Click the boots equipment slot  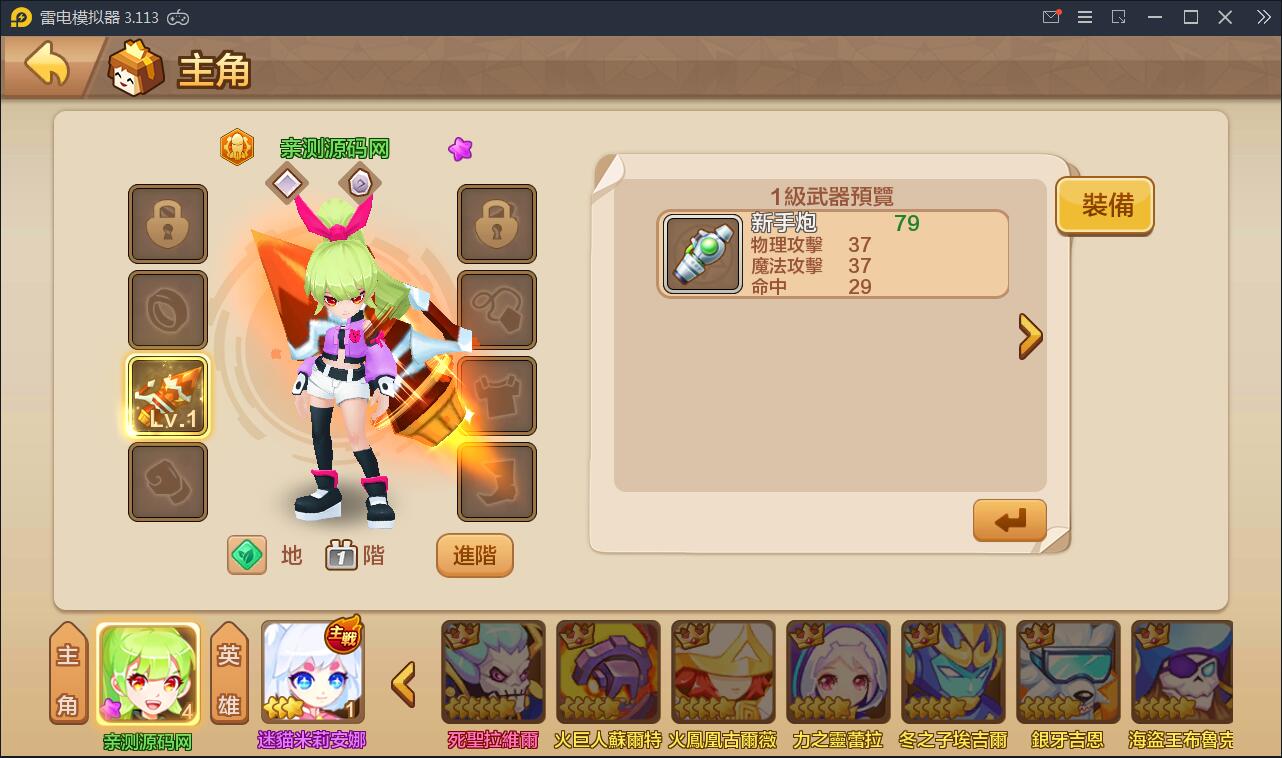497,482
